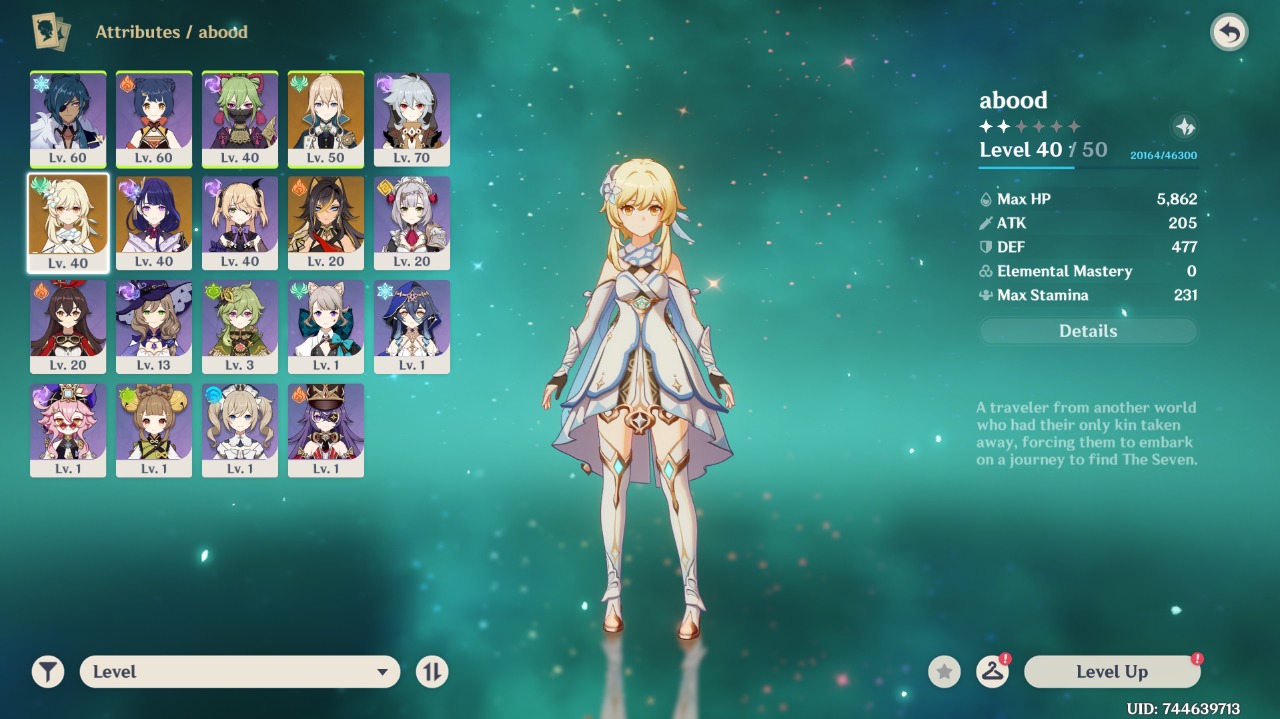
Task: Pick Jean's level 50 card
Action: (326, 119)
